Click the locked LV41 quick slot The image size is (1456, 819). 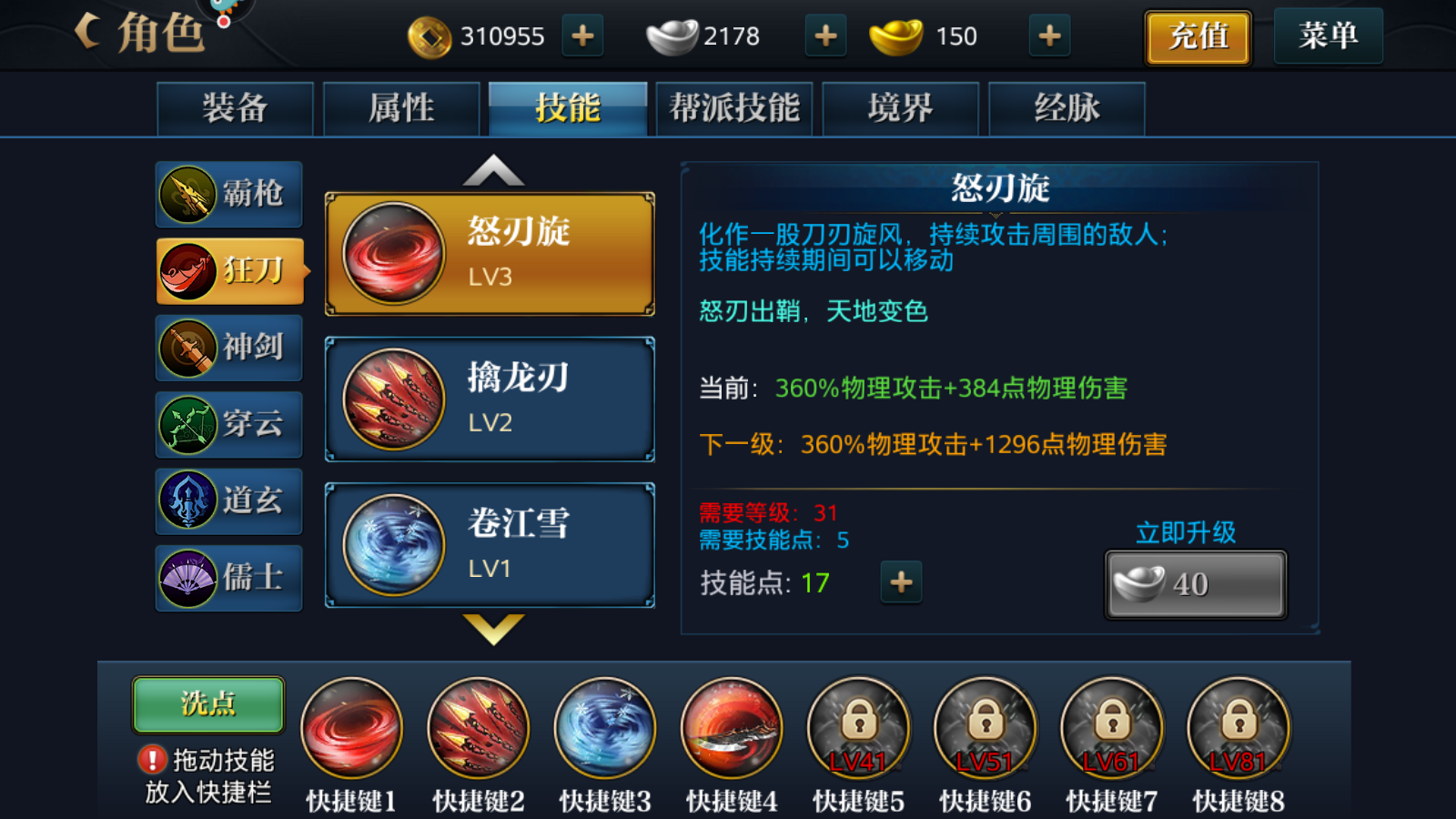pos(858,728)
